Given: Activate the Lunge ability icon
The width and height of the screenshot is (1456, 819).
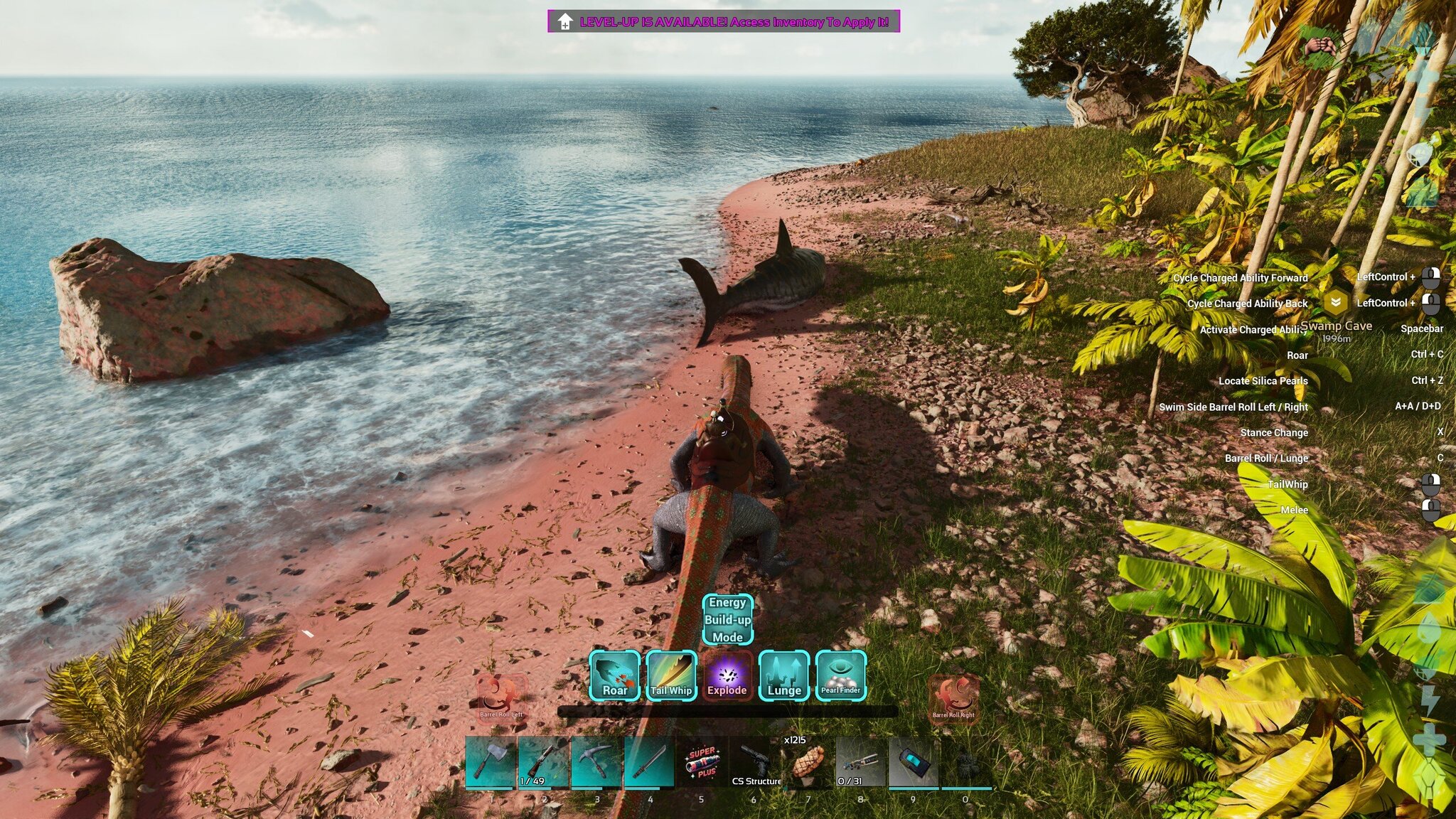Looking at the screenshot, I should (784, 675).
